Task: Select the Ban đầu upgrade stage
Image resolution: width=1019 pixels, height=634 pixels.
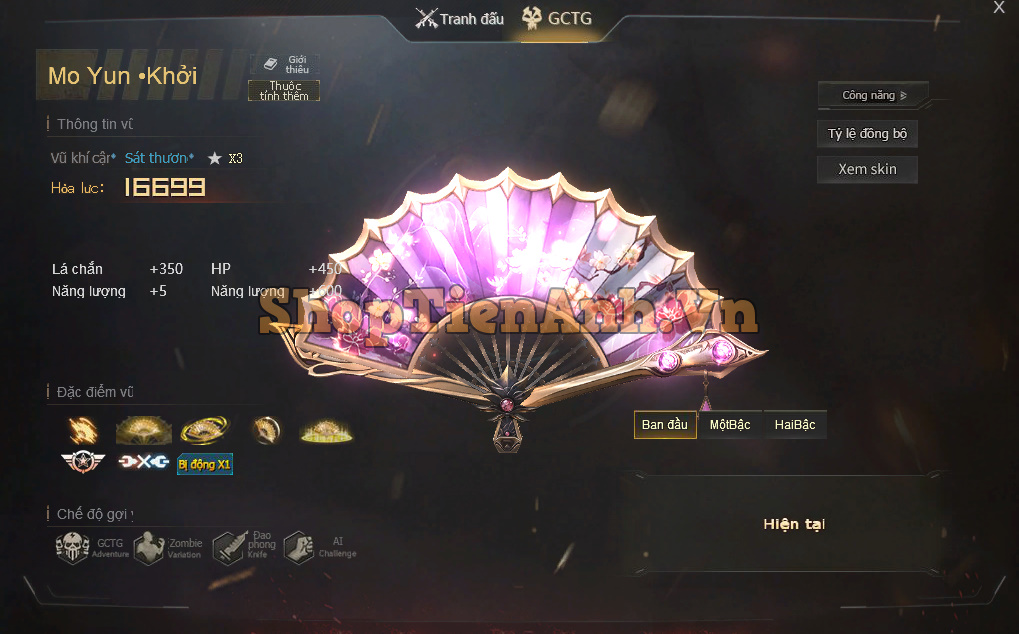Action: [x=665, y=425]
